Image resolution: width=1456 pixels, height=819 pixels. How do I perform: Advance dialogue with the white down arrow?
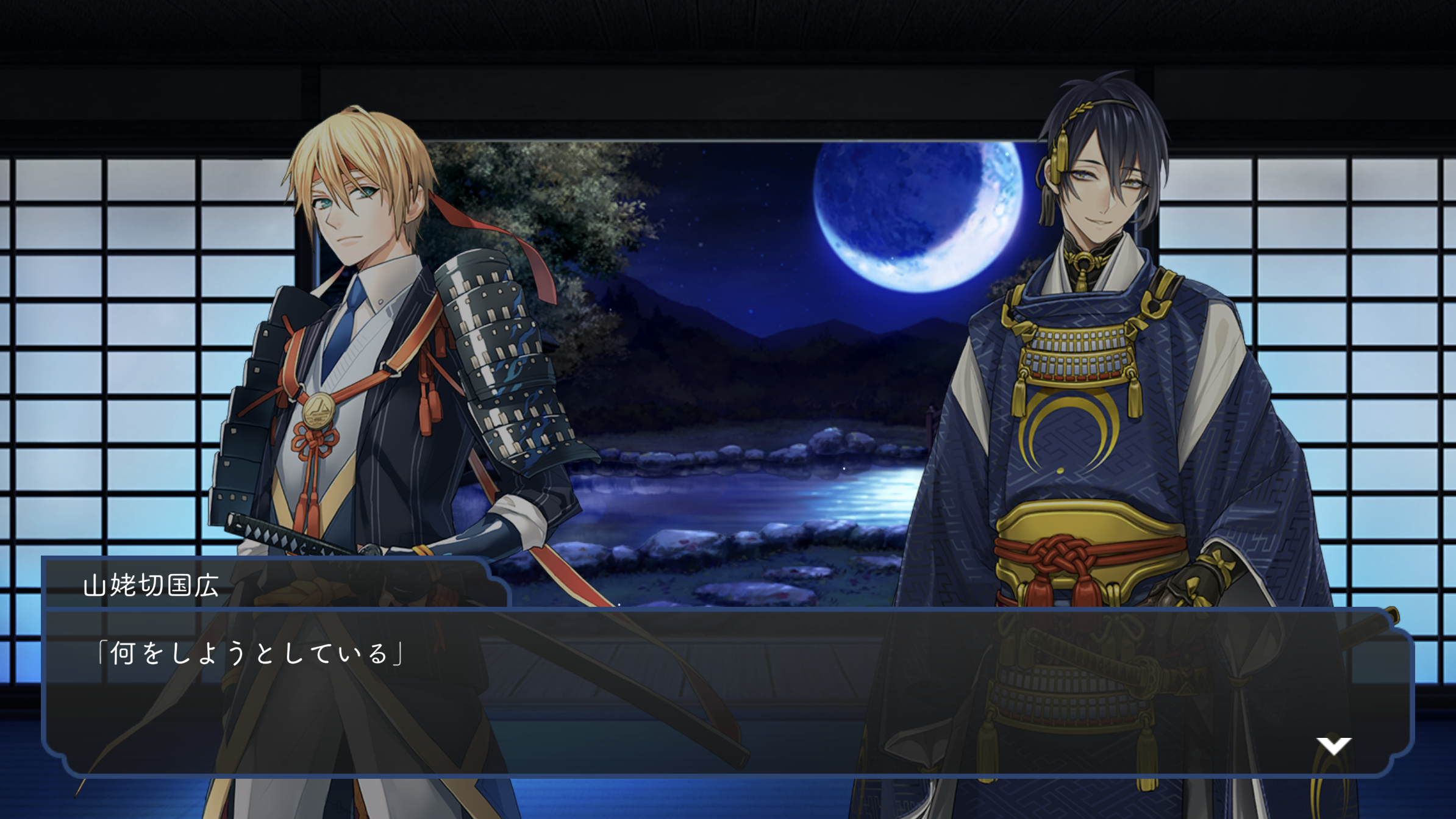coord(1333,745)
